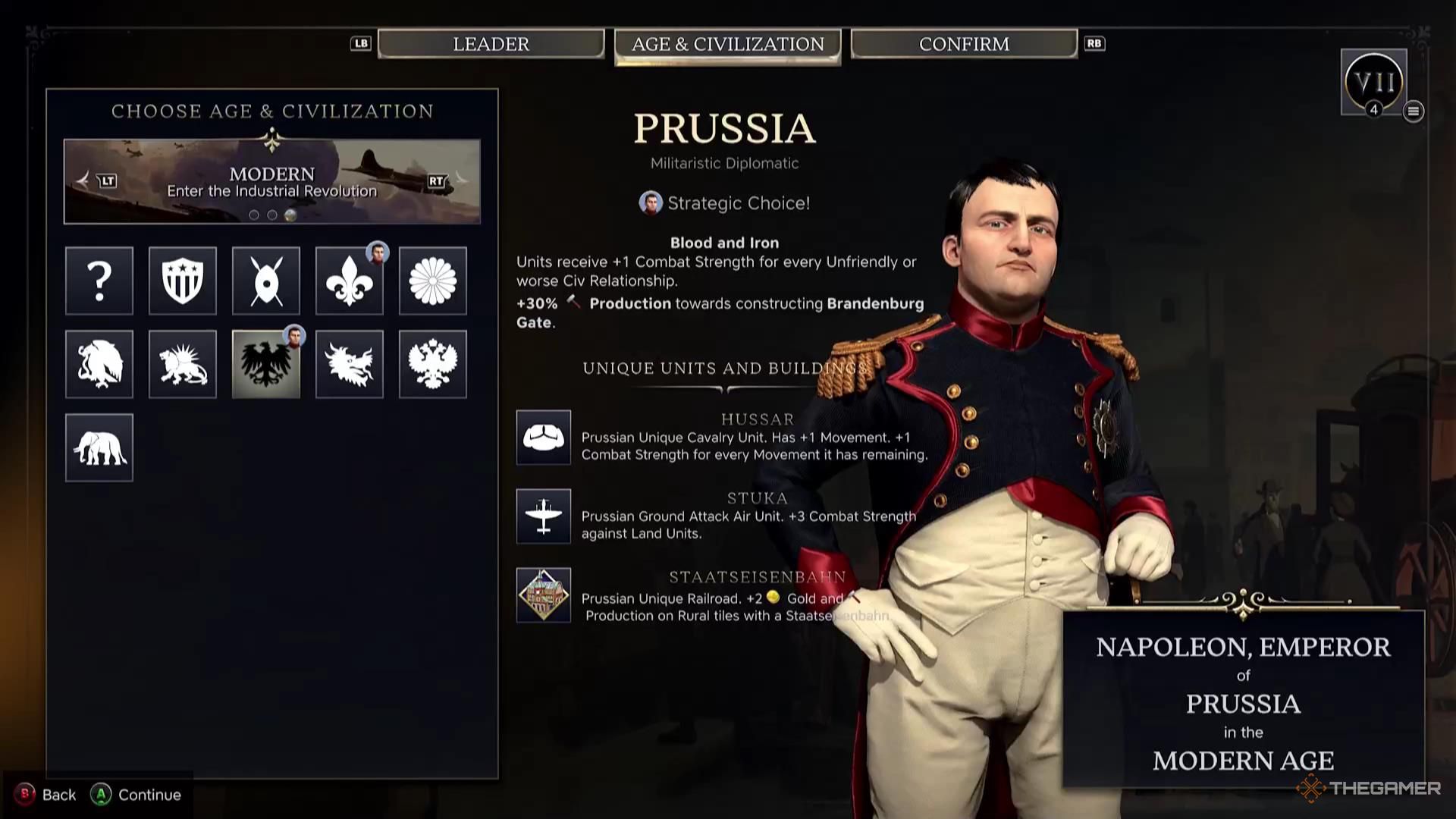Choose the dragon head civilization tile

[x=350, y=364]
